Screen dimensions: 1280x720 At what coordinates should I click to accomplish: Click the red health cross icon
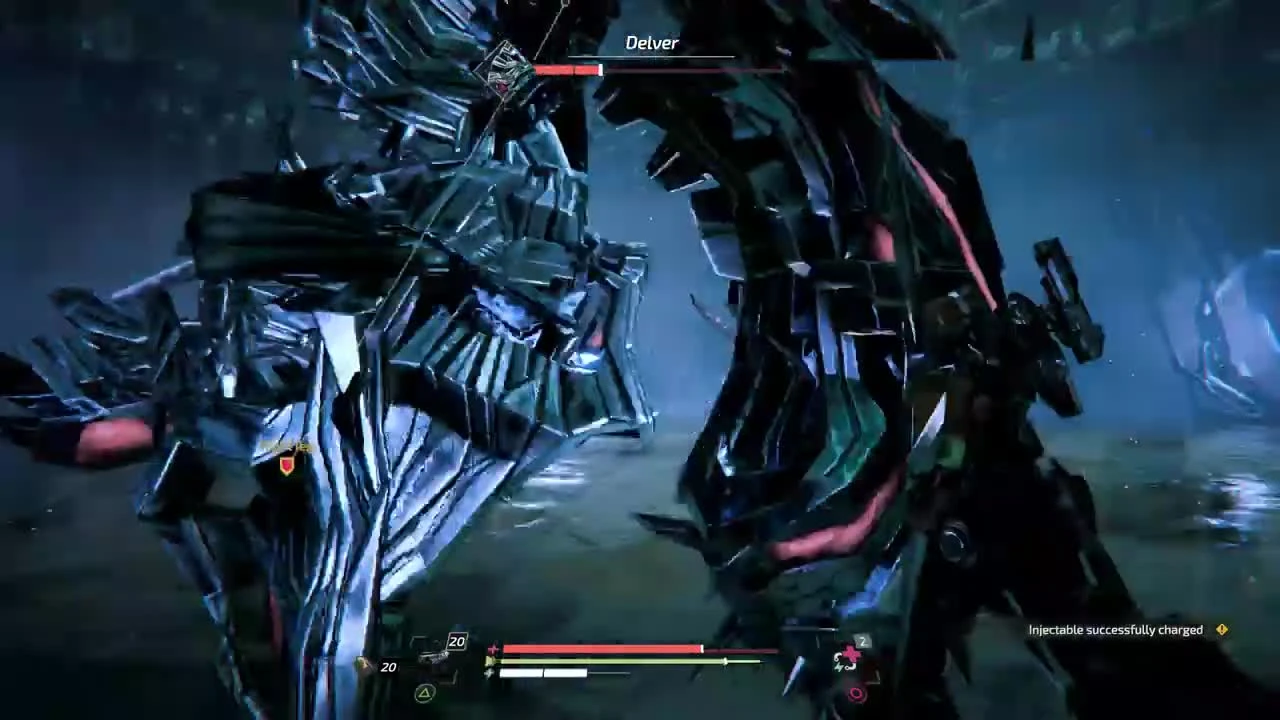point(494,648)
